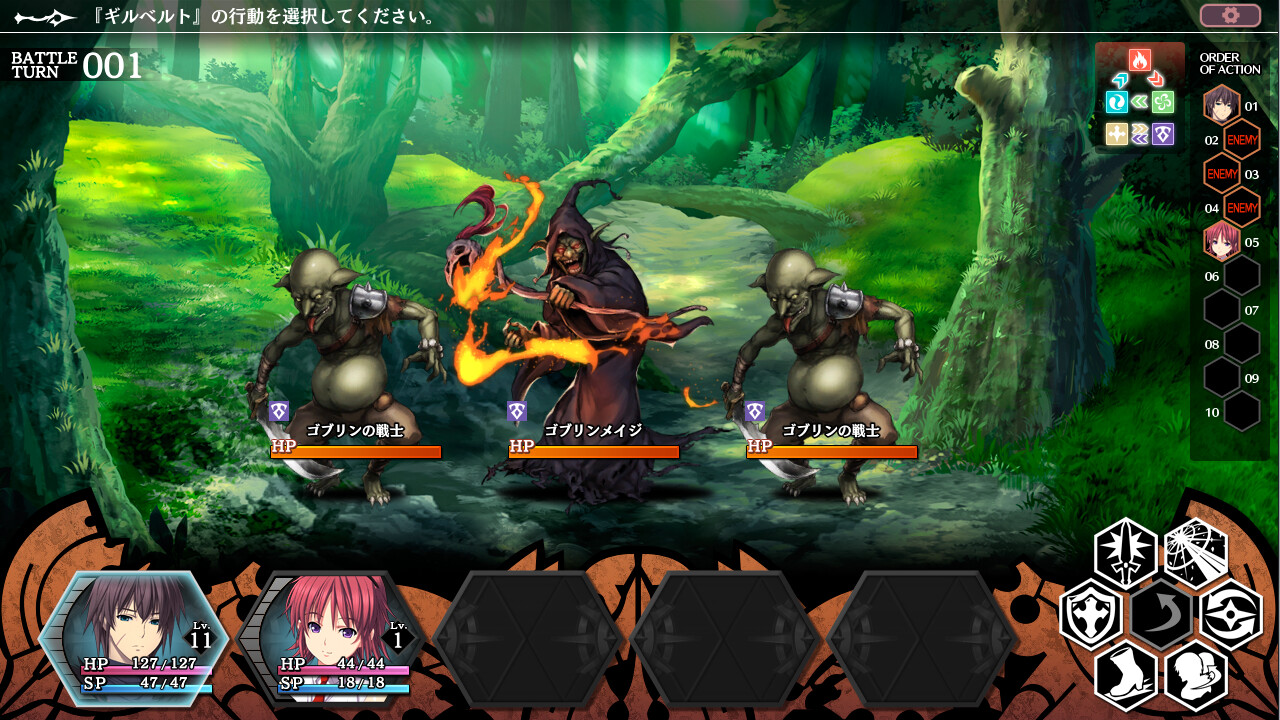Select the skill burst command icon
Image resolution: width=1280 pixels, height=720 pixels.
coord(1196,552)
